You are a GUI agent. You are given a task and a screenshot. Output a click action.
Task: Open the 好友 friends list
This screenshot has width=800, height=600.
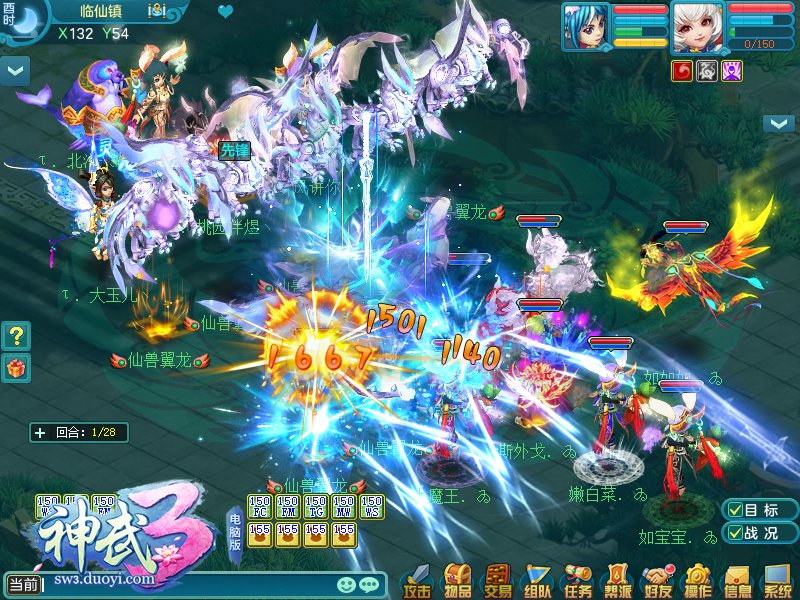coord(657,580)
